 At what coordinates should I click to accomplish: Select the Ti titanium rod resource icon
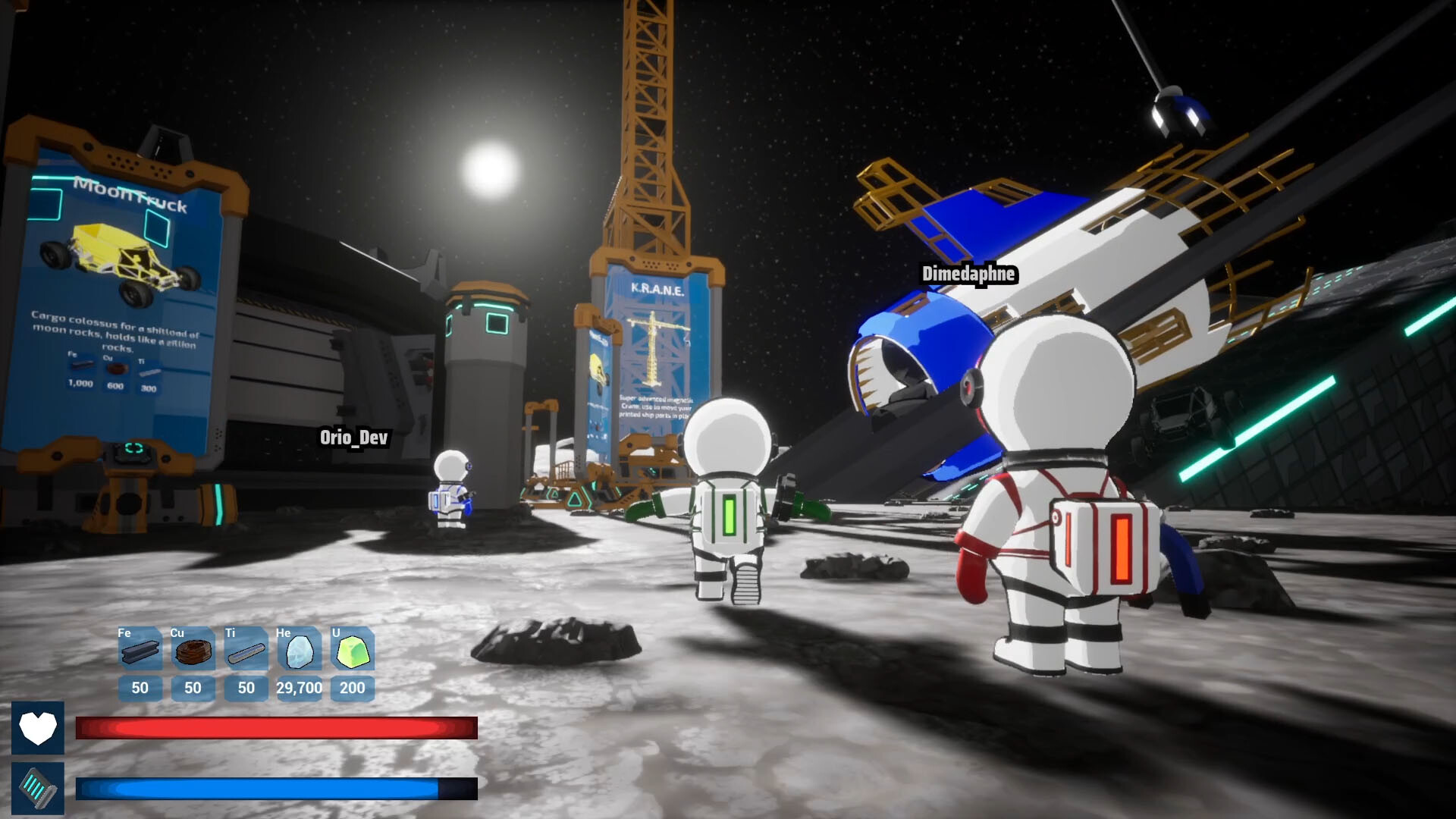[x=246, y=651]
